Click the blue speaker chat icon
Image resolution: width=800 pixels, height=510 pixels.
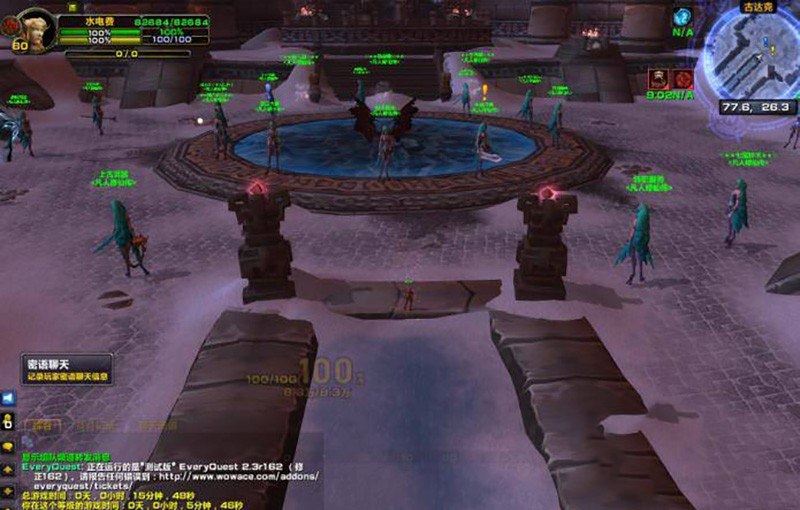8,397
